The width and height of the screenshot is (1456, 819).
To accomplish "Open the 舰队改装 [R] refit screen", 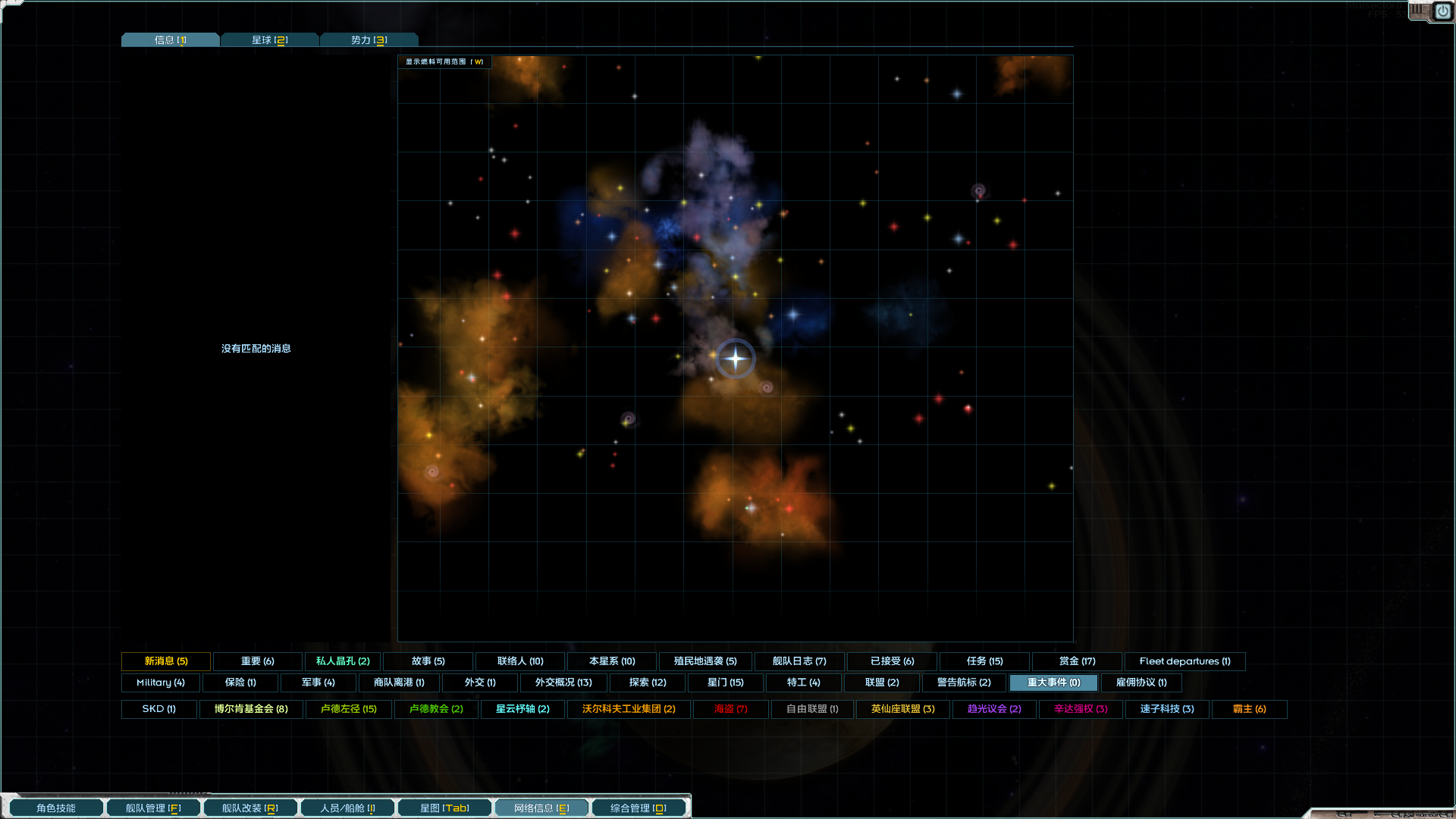I will coord(249,807).
